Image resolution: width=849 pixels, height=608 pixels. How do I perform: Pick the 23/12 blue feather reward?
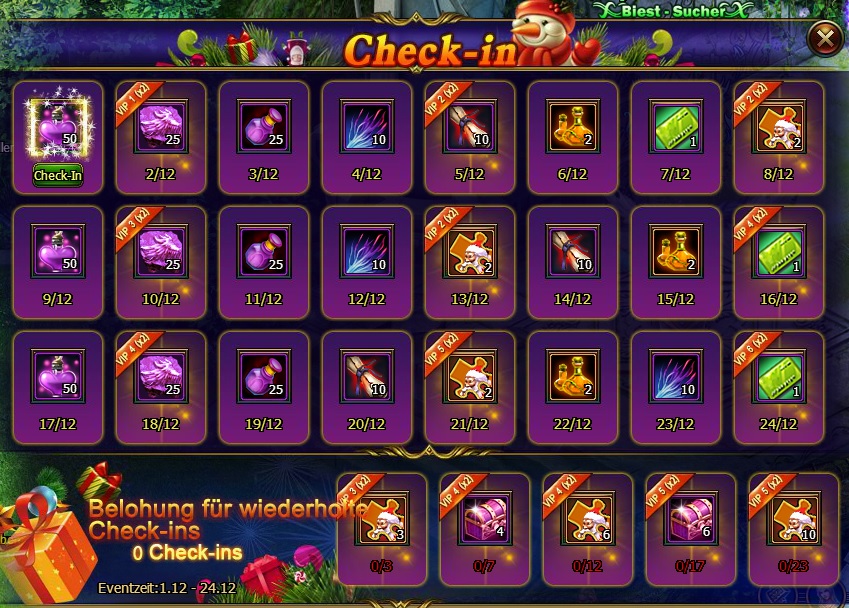tap(676, 376)
